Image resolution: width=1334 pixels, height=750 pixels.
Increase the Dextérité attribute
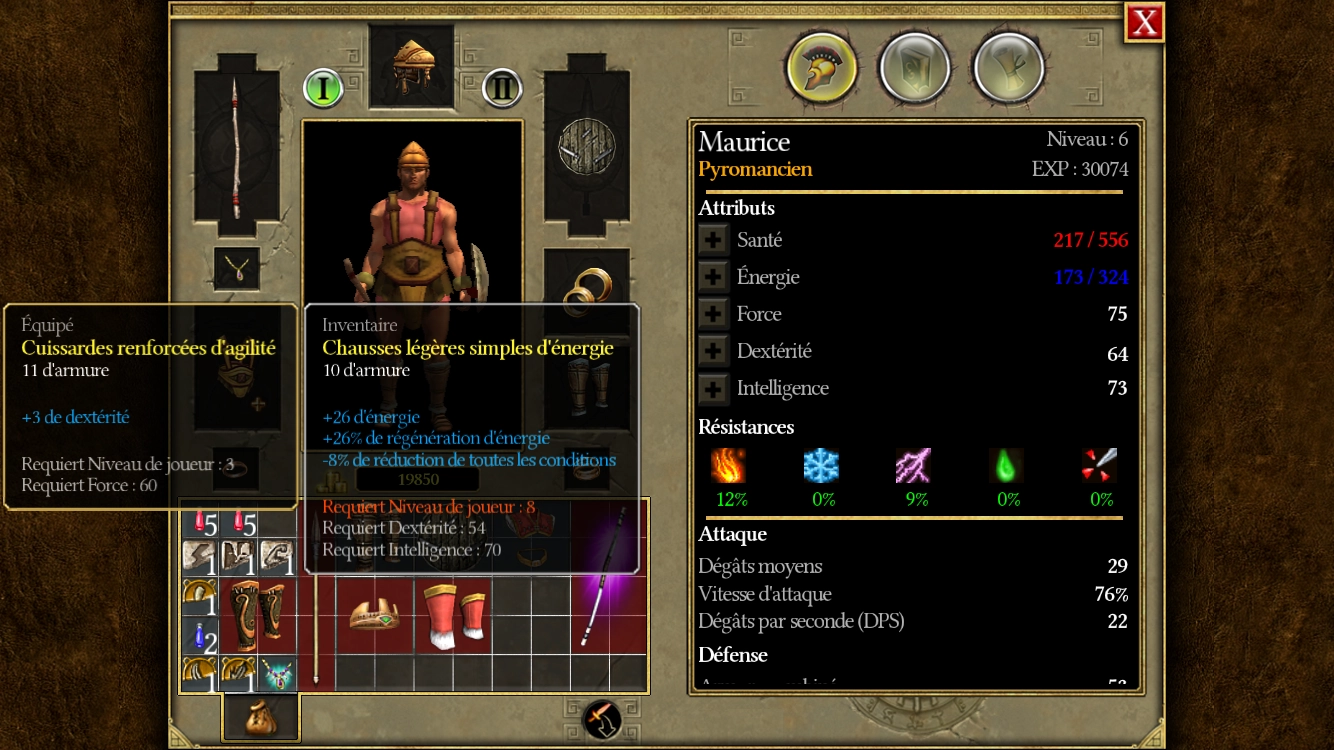[x=713, y=351]
